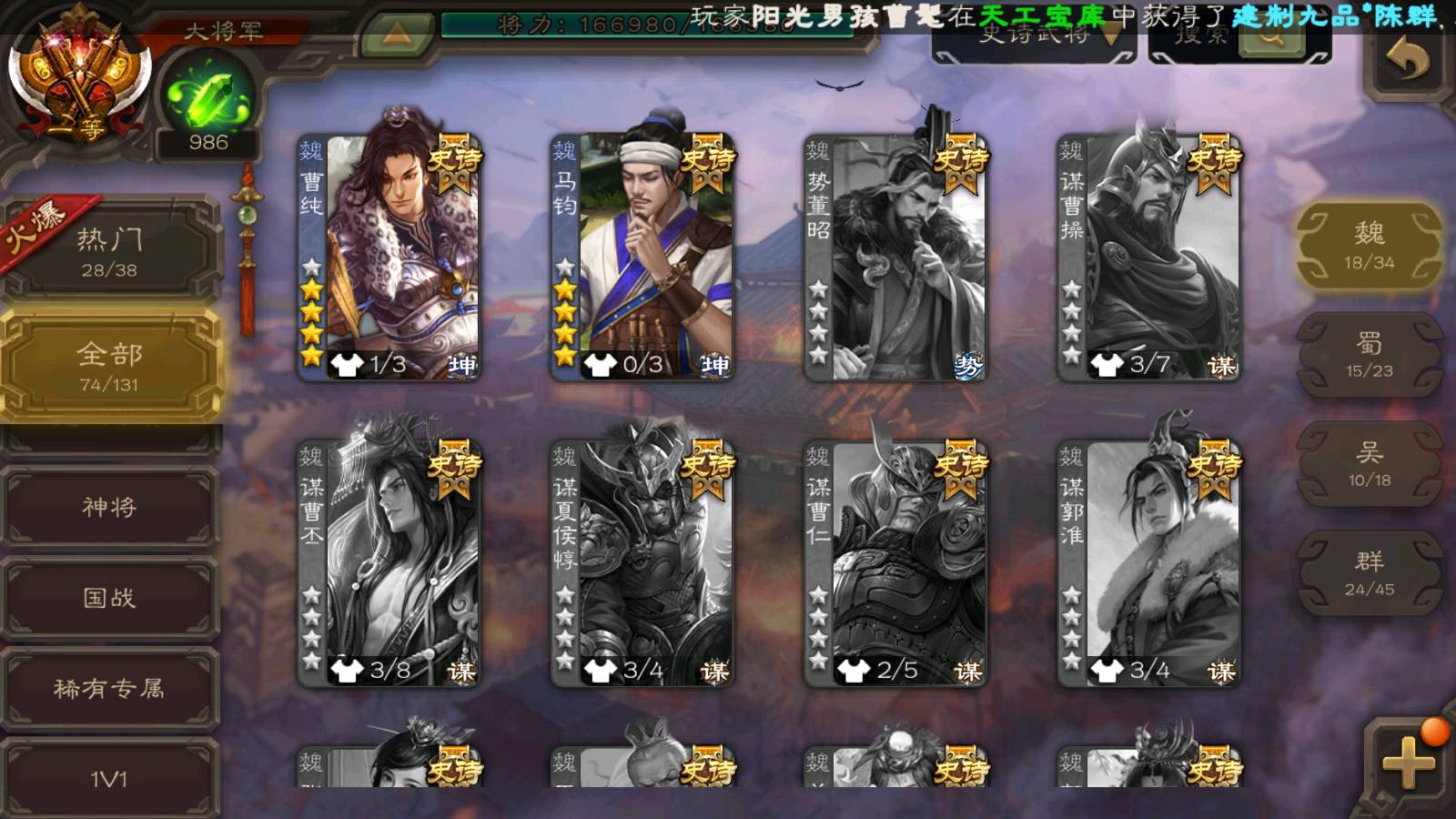Filter generals by 魏 faction
Image resolution: width=1456 pixels, height=819 pixels.
point(1369,246)
